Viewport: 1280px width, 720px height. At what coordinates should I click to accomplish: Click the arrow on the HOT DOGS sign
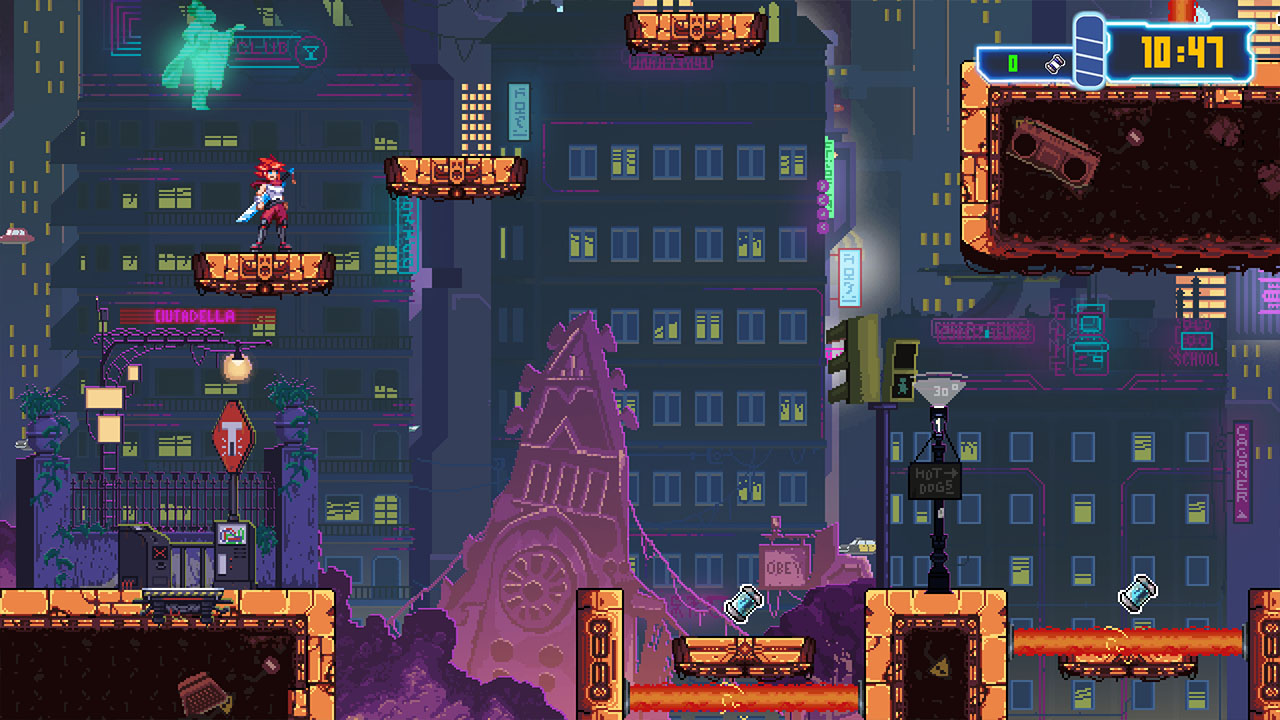click(951, 472)
